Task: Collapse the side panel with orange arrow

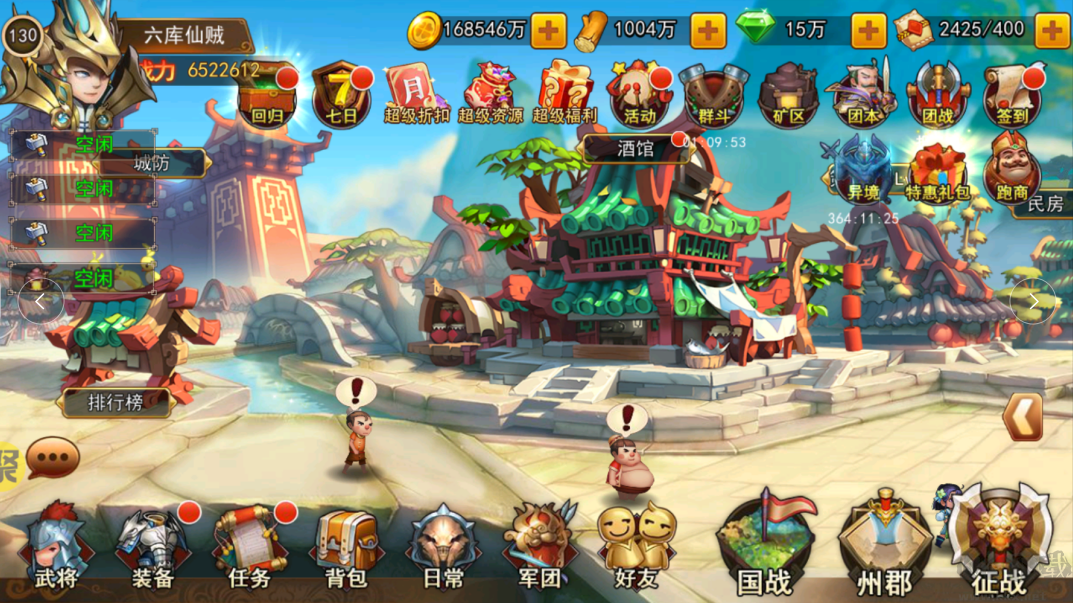Action: tap(1022, 417)
